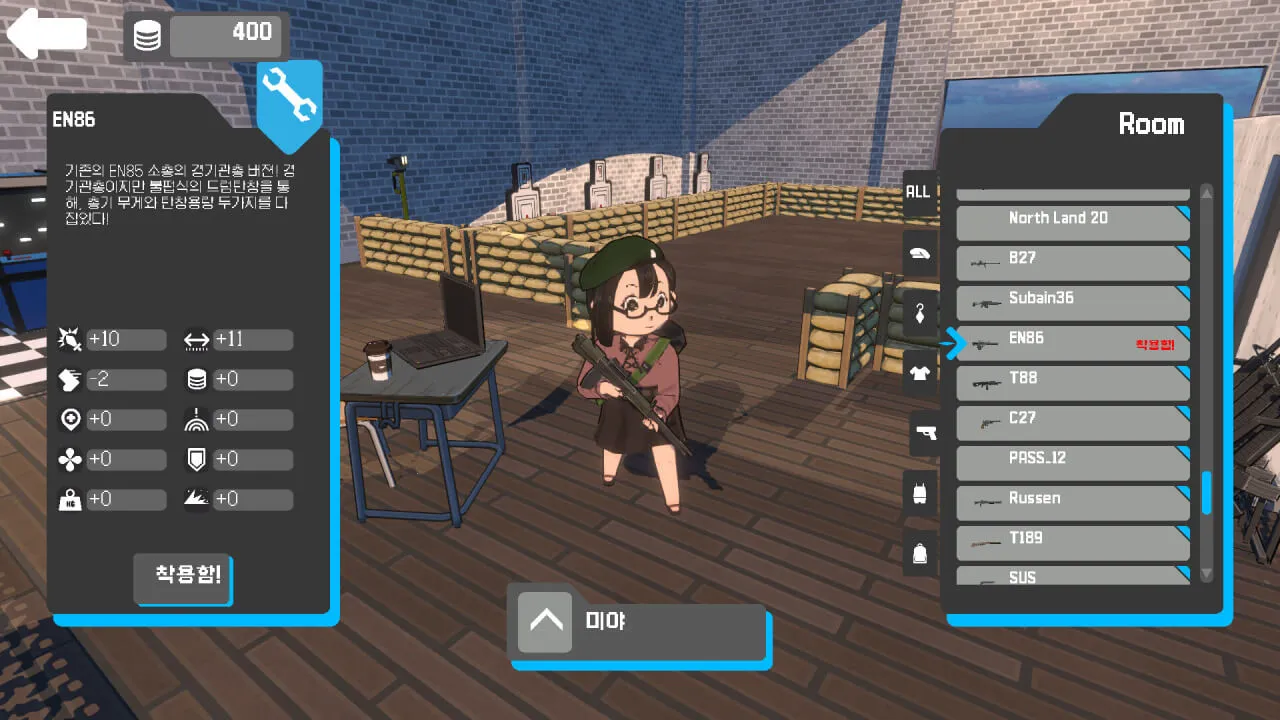Open the shirt clothing category filter
This screenshot has width=1280, height=720.
click(920, 373)
